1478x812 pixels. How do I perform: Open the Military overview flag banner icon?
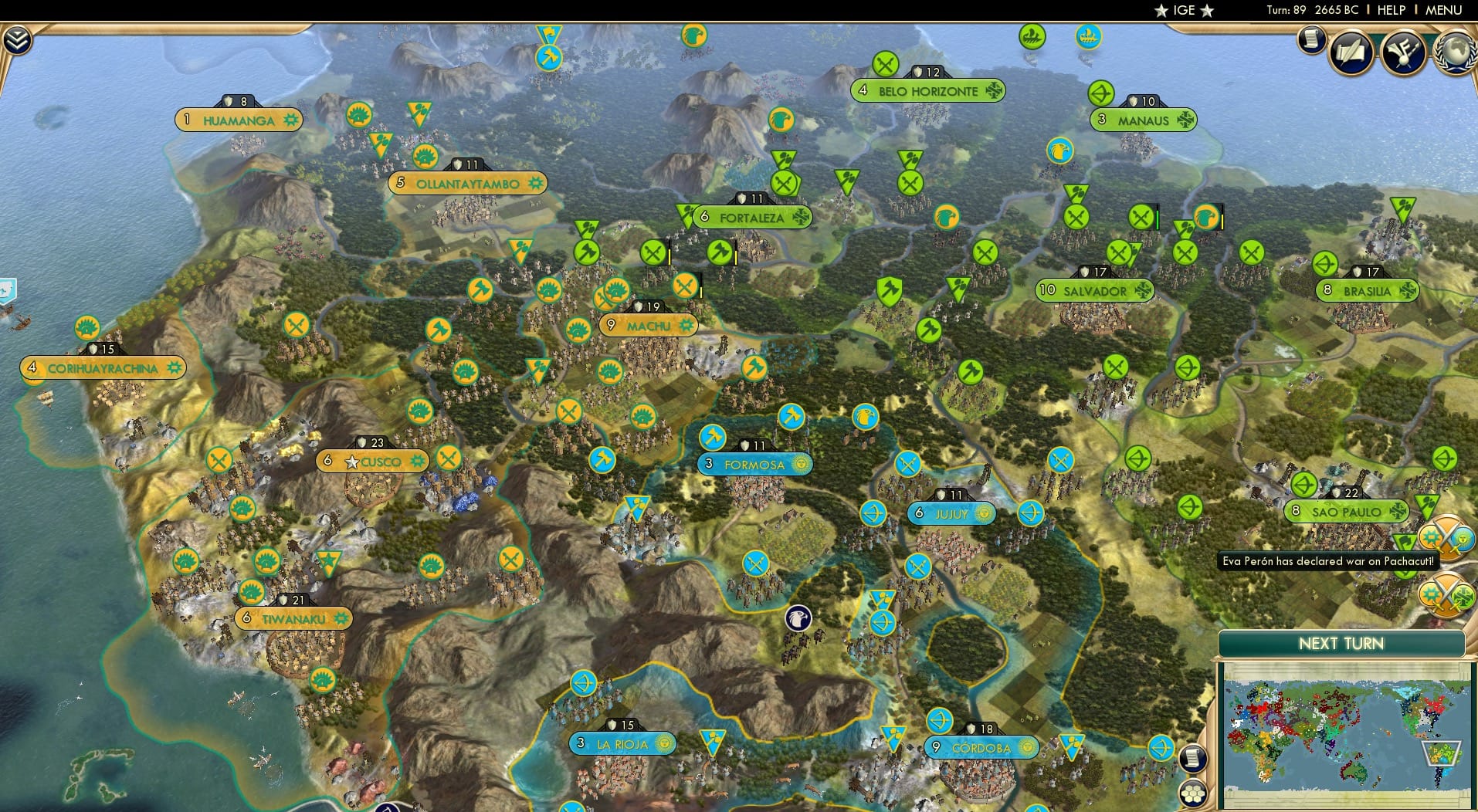pyautogui.click(x=1403, y=52)
